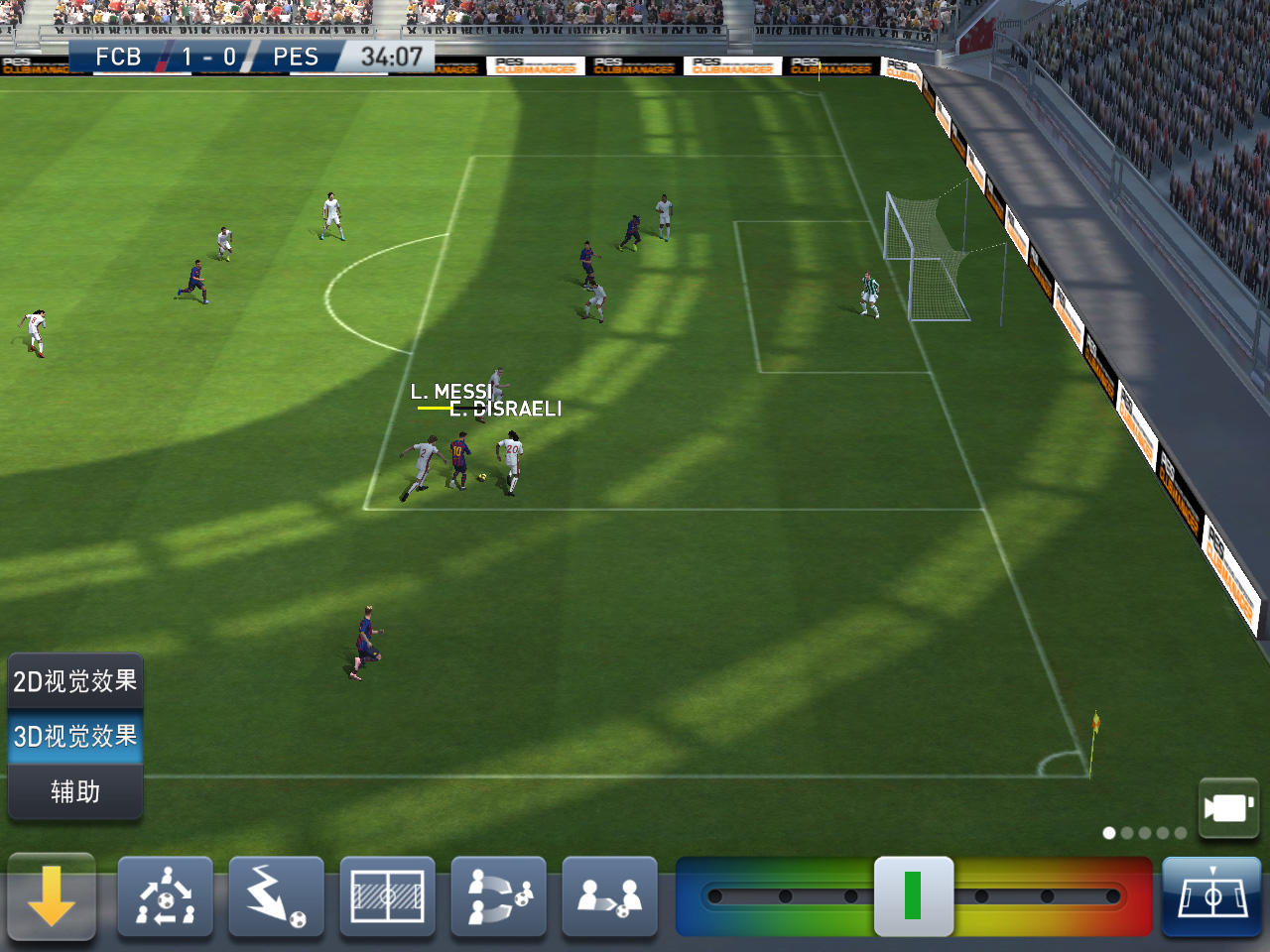Click the player exchange with ball icon
Image resolution: width=1270 pixels, height=952 pixels.
[610, 897]
